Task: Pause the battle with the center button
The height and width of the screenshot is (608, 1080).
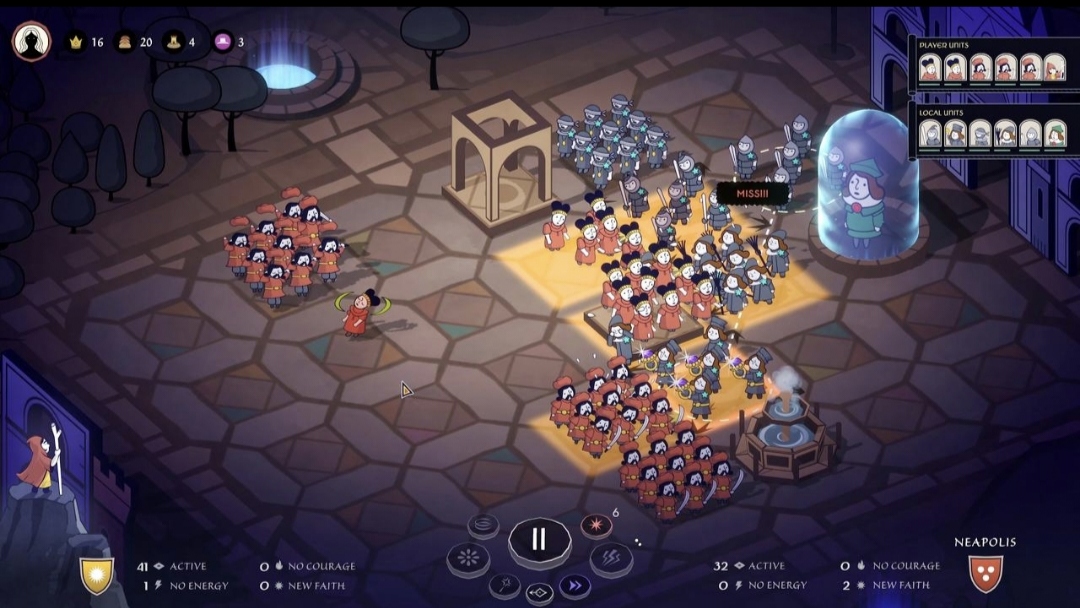Action: 539,540
